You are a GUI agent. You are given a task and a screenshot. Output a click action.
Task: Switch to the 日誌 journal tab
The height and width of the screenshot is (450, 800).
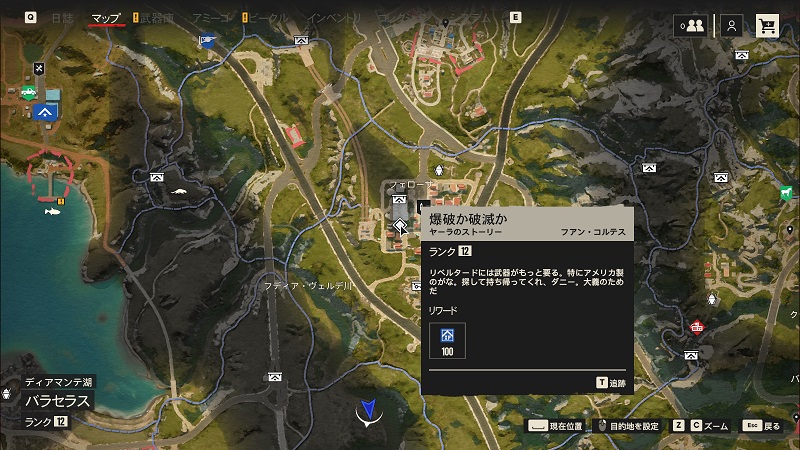click(x=62, y=17)
